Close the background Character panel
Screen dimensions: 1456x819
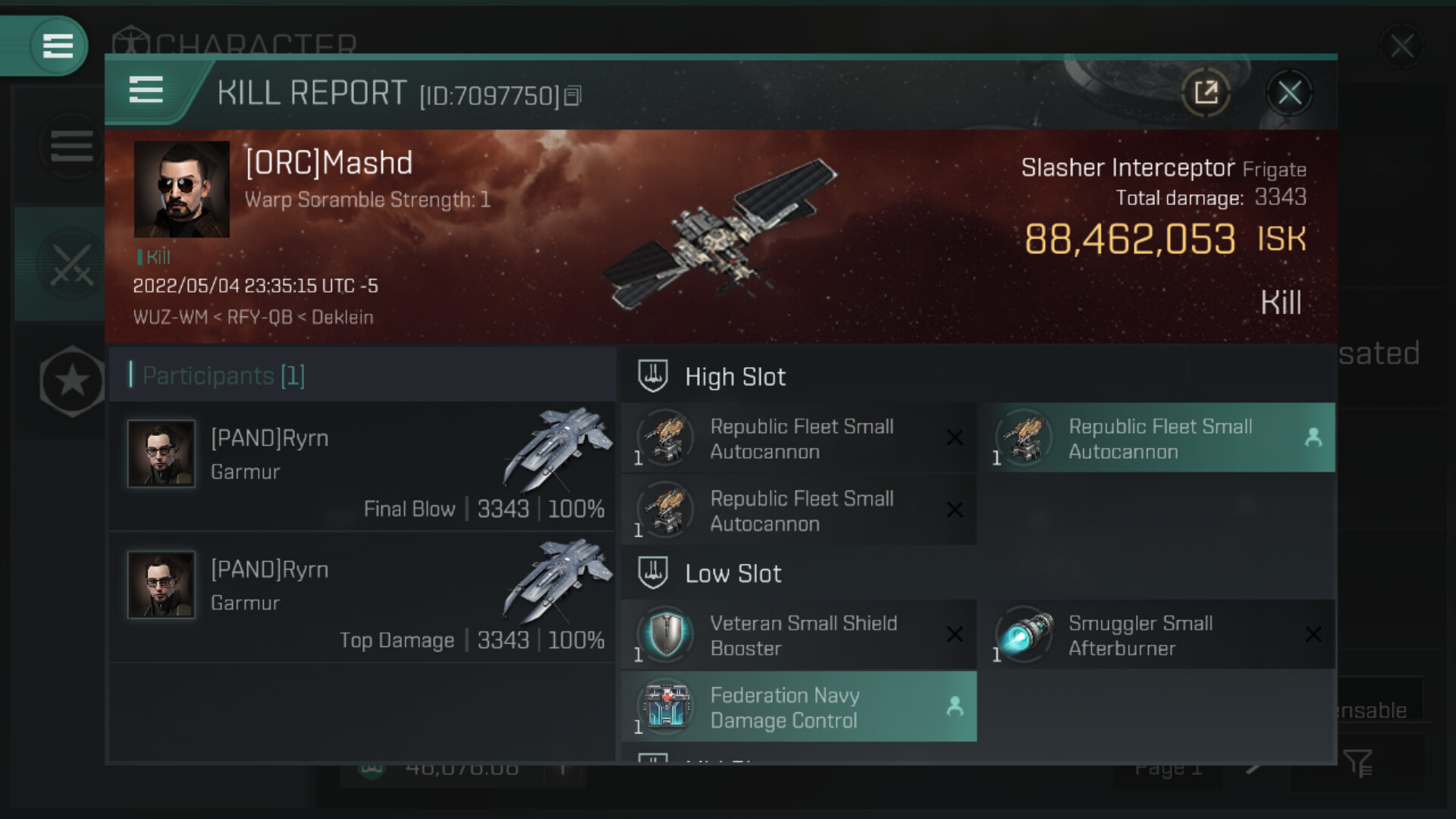pyautogui.click(x=1401, y=47)
